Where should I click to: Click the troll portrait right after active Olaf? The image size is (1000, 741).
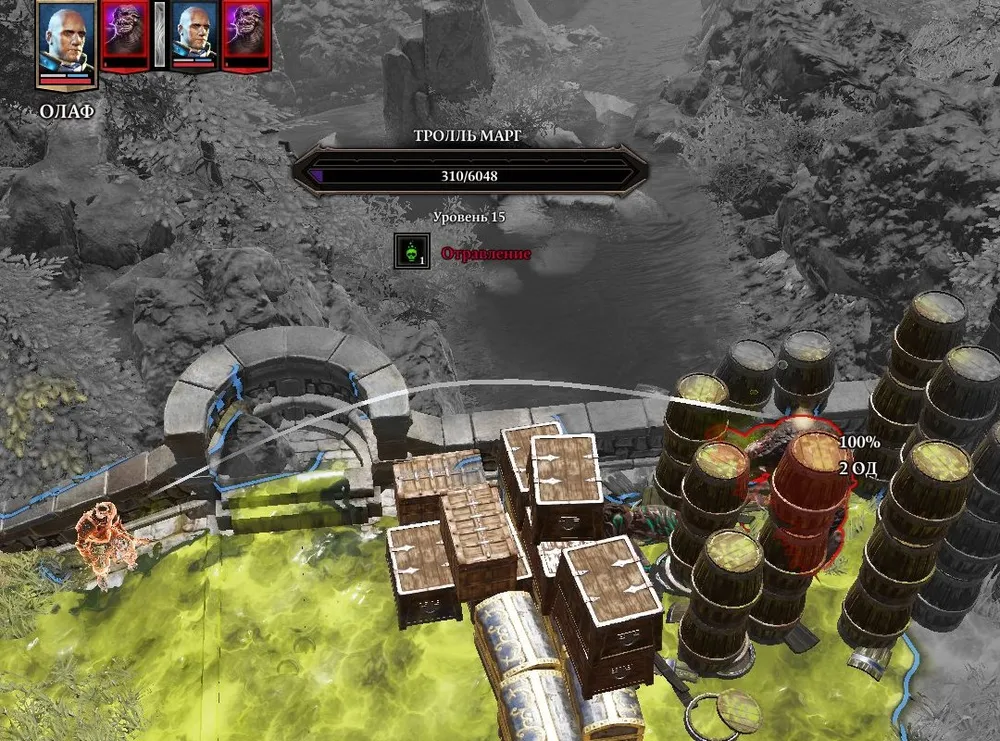coord(125,35)
